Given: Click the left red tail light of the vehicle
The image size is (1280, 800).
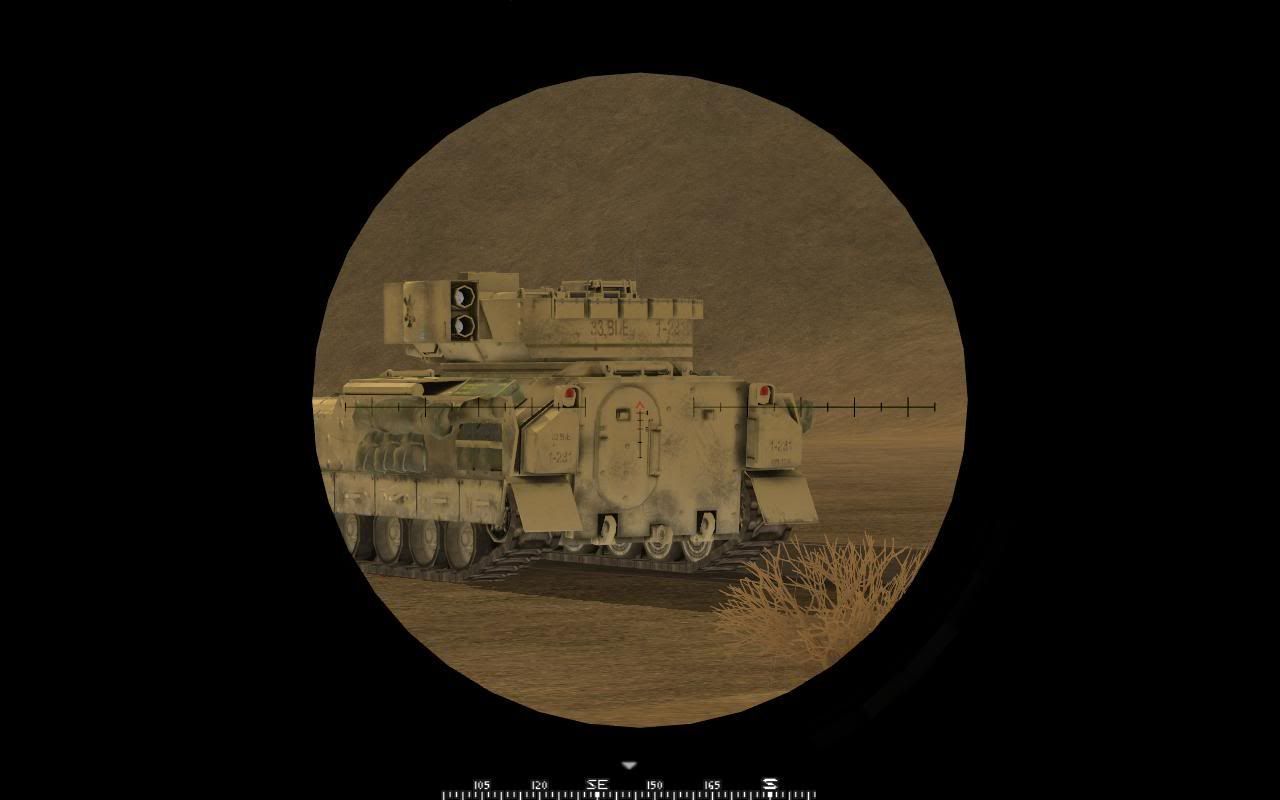Looking at the screenshot, I should (x=571, y=390).
